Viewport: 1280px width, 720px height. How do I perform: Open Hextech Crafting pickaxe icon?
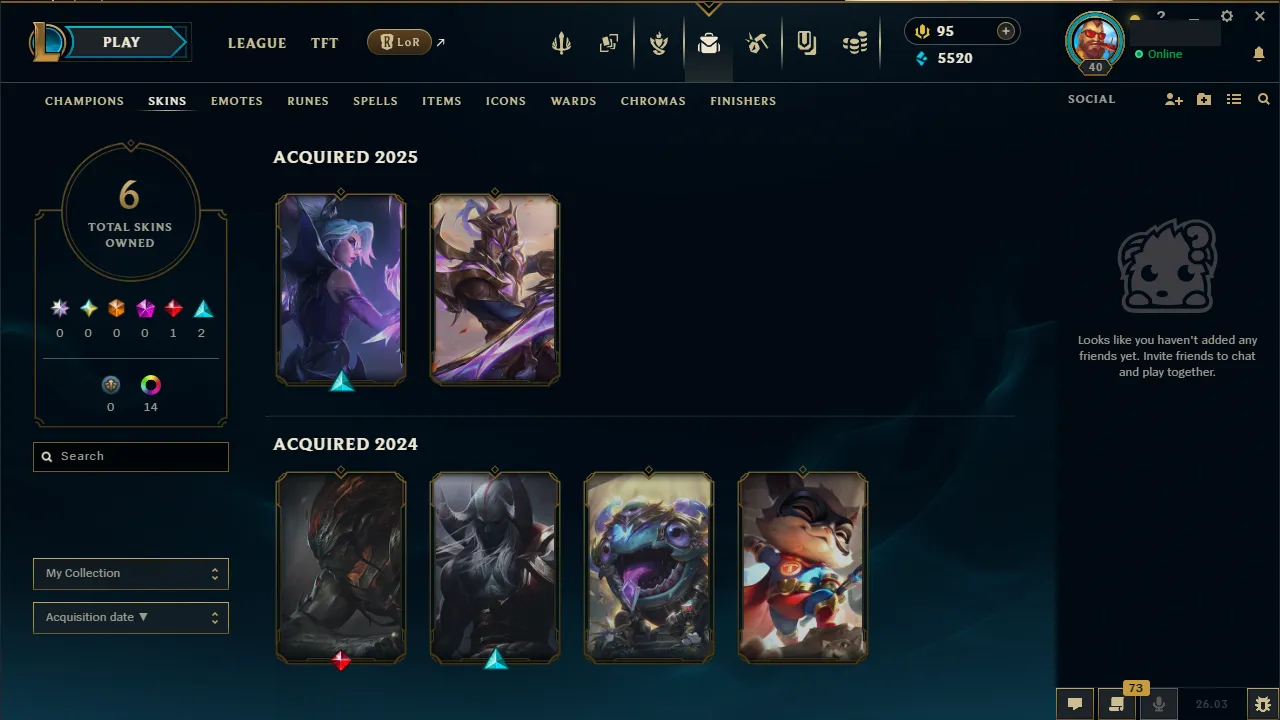coord(757,43)
